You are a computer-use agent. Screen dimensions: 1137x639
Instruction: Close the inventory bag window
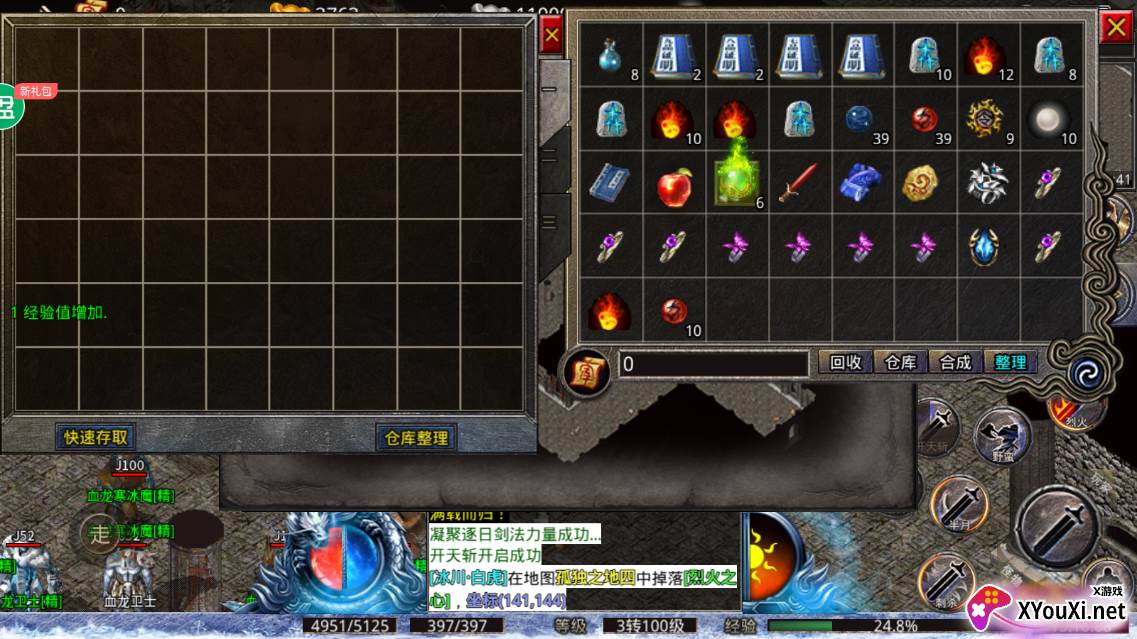(1115, 28)
